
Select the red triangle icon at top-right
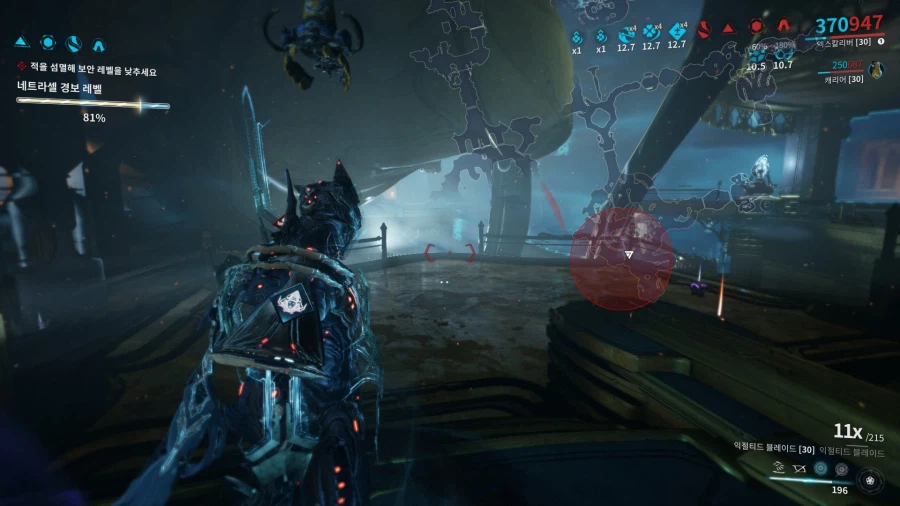coord(729,28)
